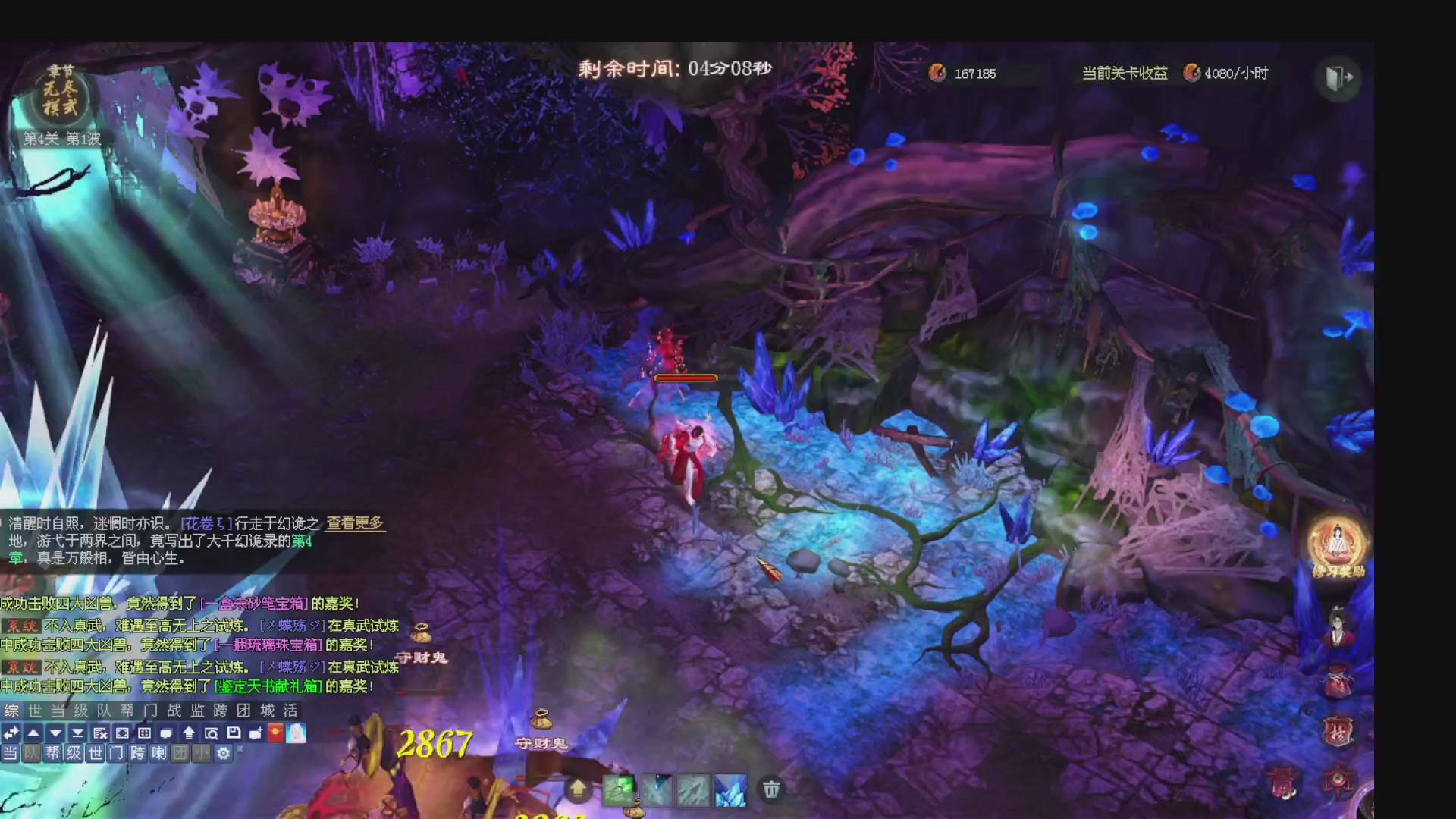
Task: Click the scroll-to-bottom chevron in chat toolbar
Action: (x=78, y=733)
